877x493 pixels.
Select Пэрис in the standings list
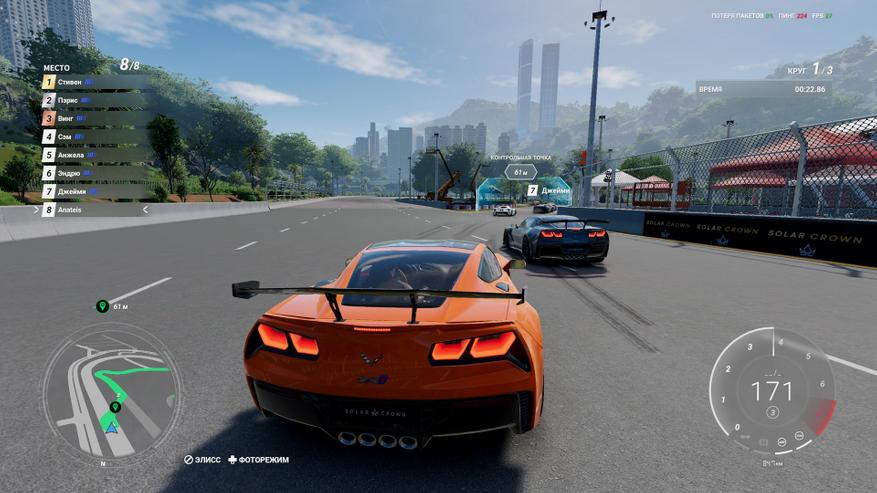pyautogui.click(x=90, y=100)
